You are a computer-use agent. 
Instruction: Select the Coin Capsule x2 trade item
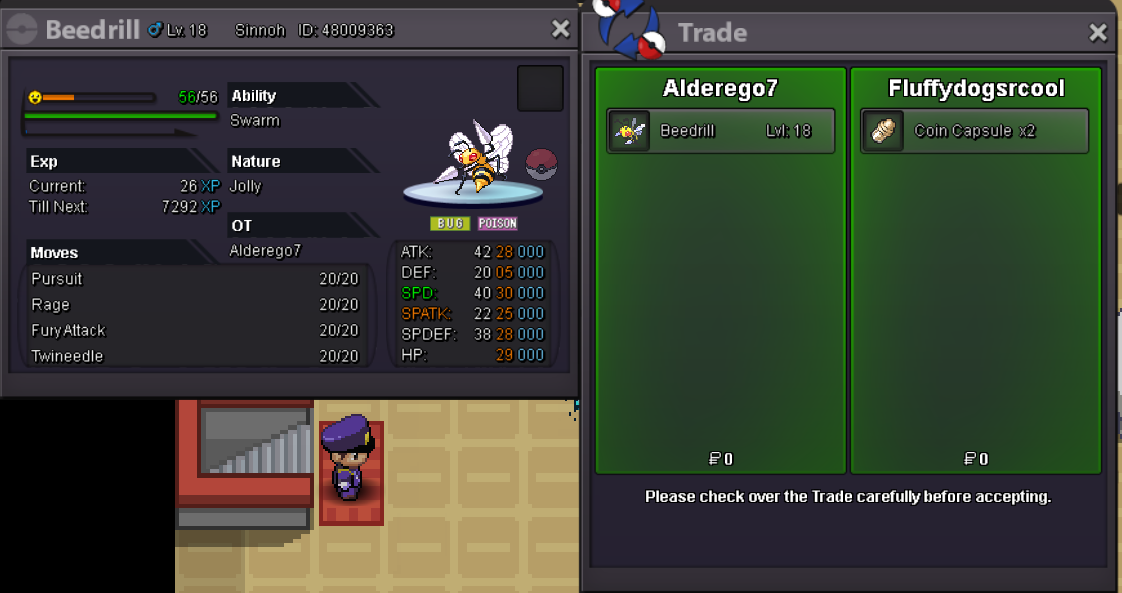pos(974,131)
